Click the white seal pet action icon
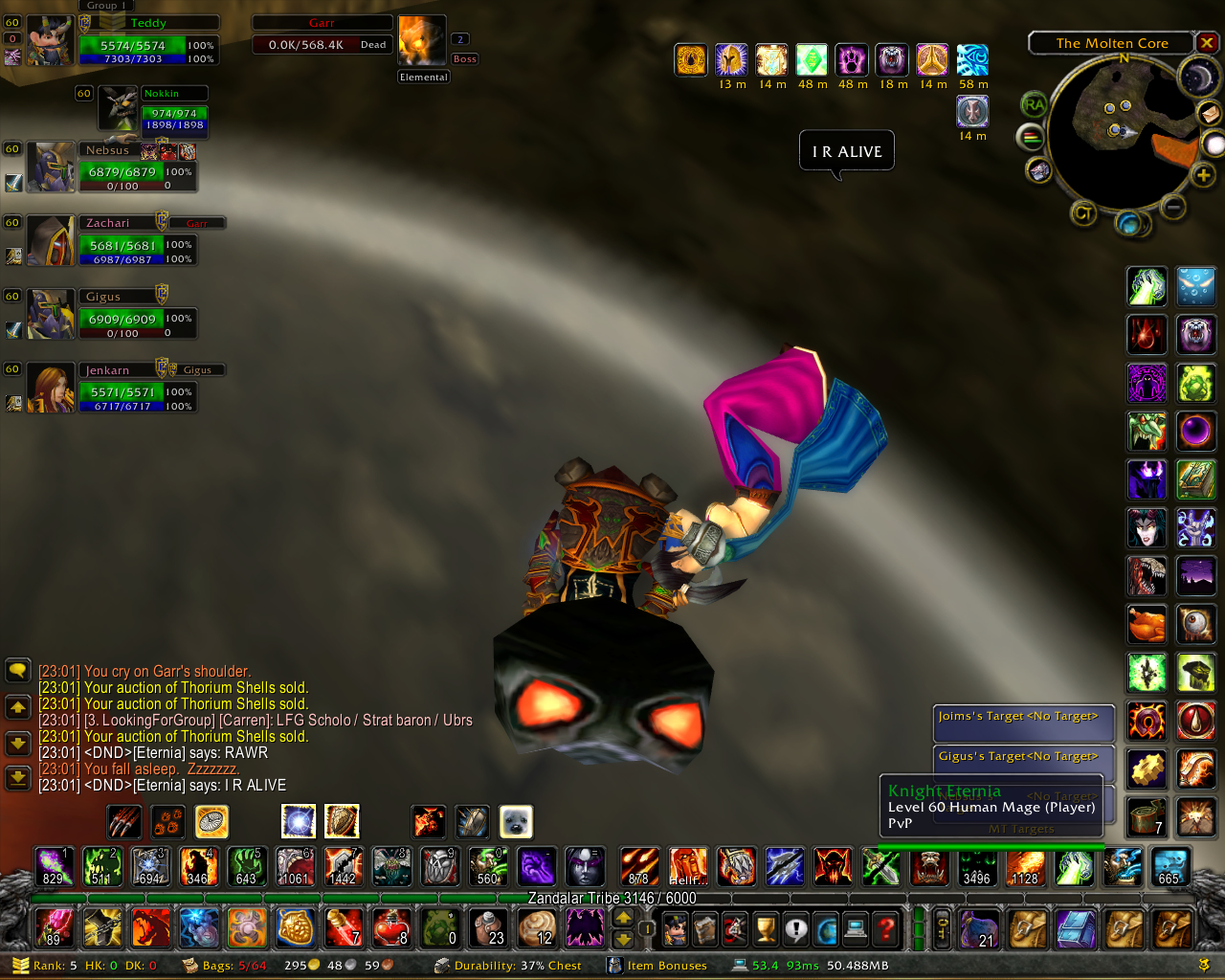The height and width of the screenshot is (980, 1225). coord(516,821)
